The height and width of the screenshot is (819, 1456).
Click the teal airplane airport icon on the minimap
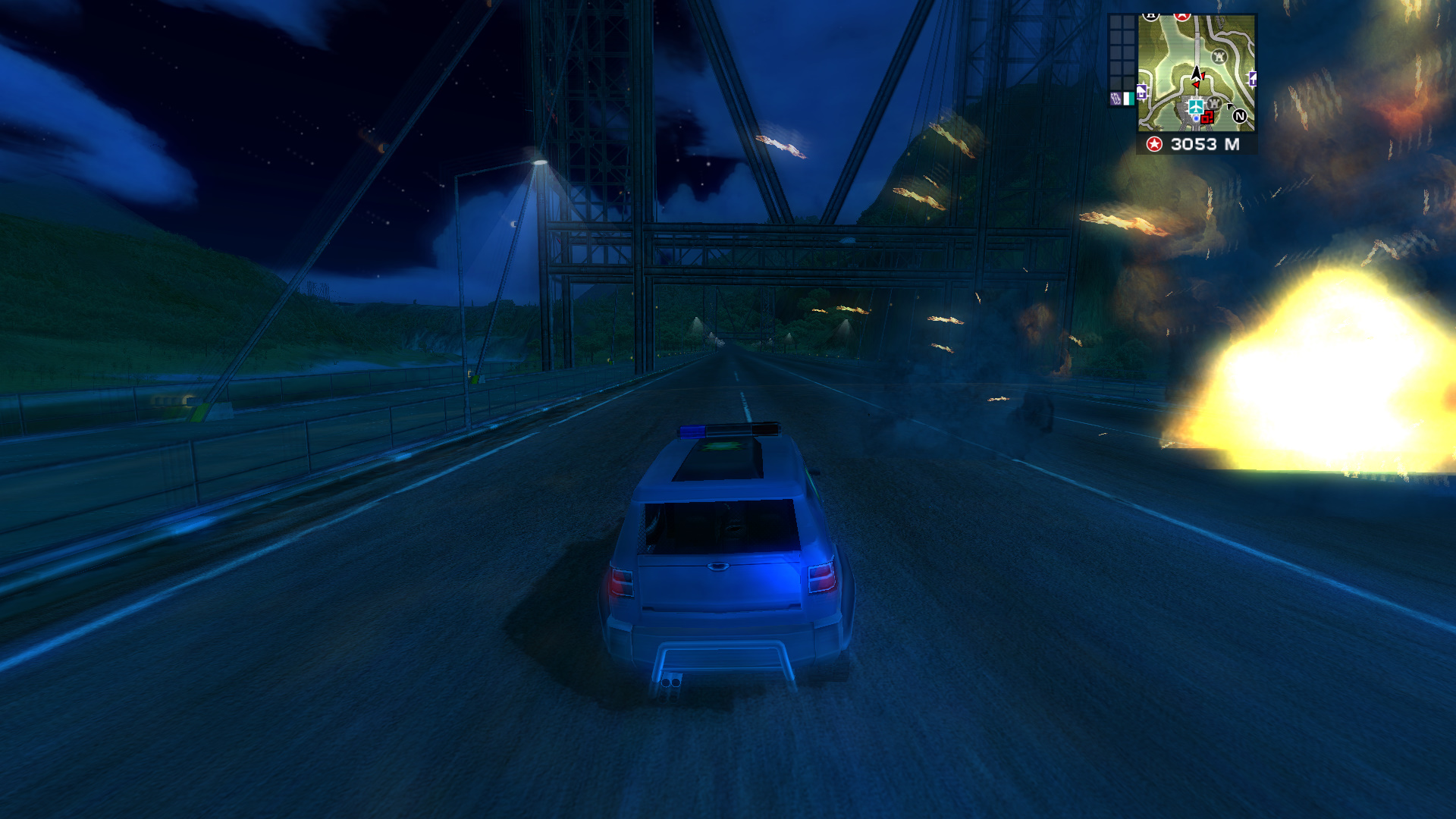(x=1196, y=107)
